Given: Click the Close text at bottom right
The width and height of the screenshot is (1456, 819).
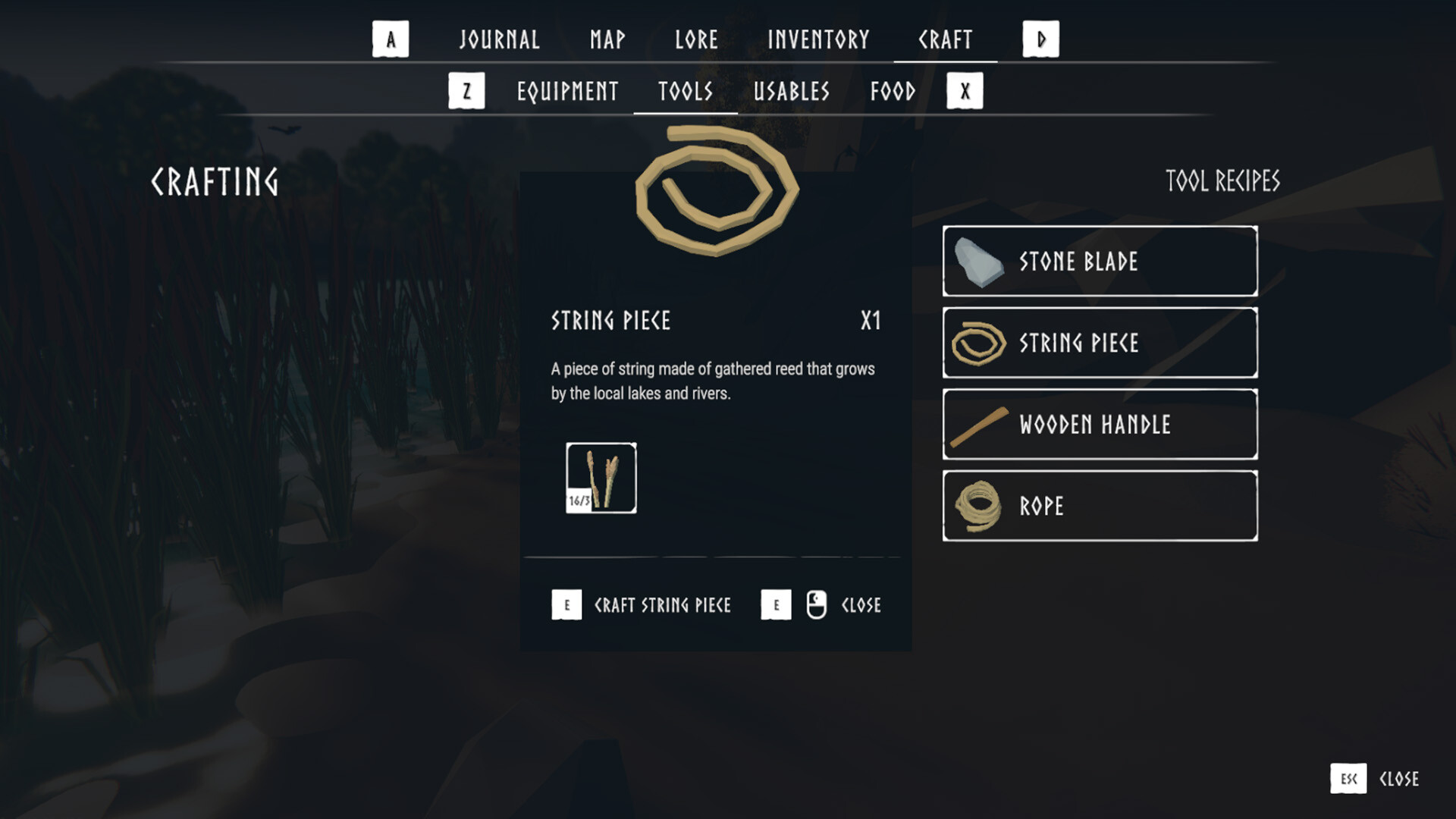Looking at the screenshot, I should click(1401, 779).
